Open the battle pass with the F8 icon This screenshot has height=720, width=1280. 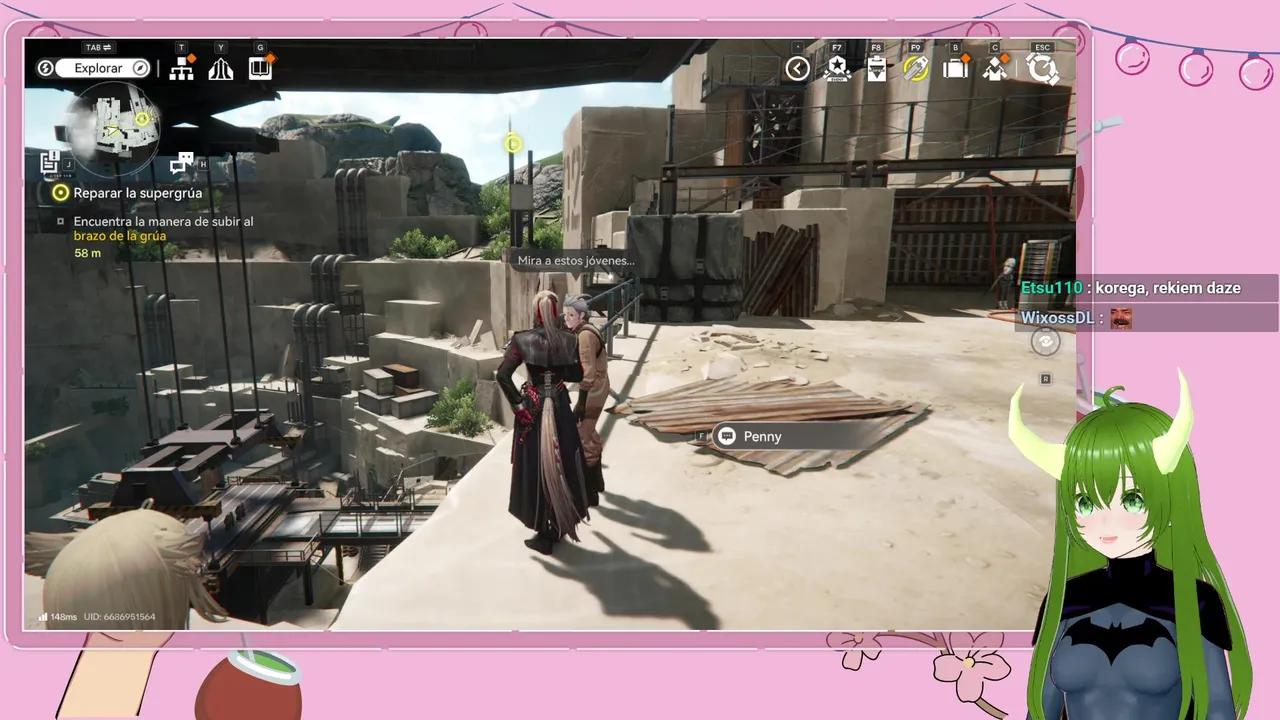877,68
